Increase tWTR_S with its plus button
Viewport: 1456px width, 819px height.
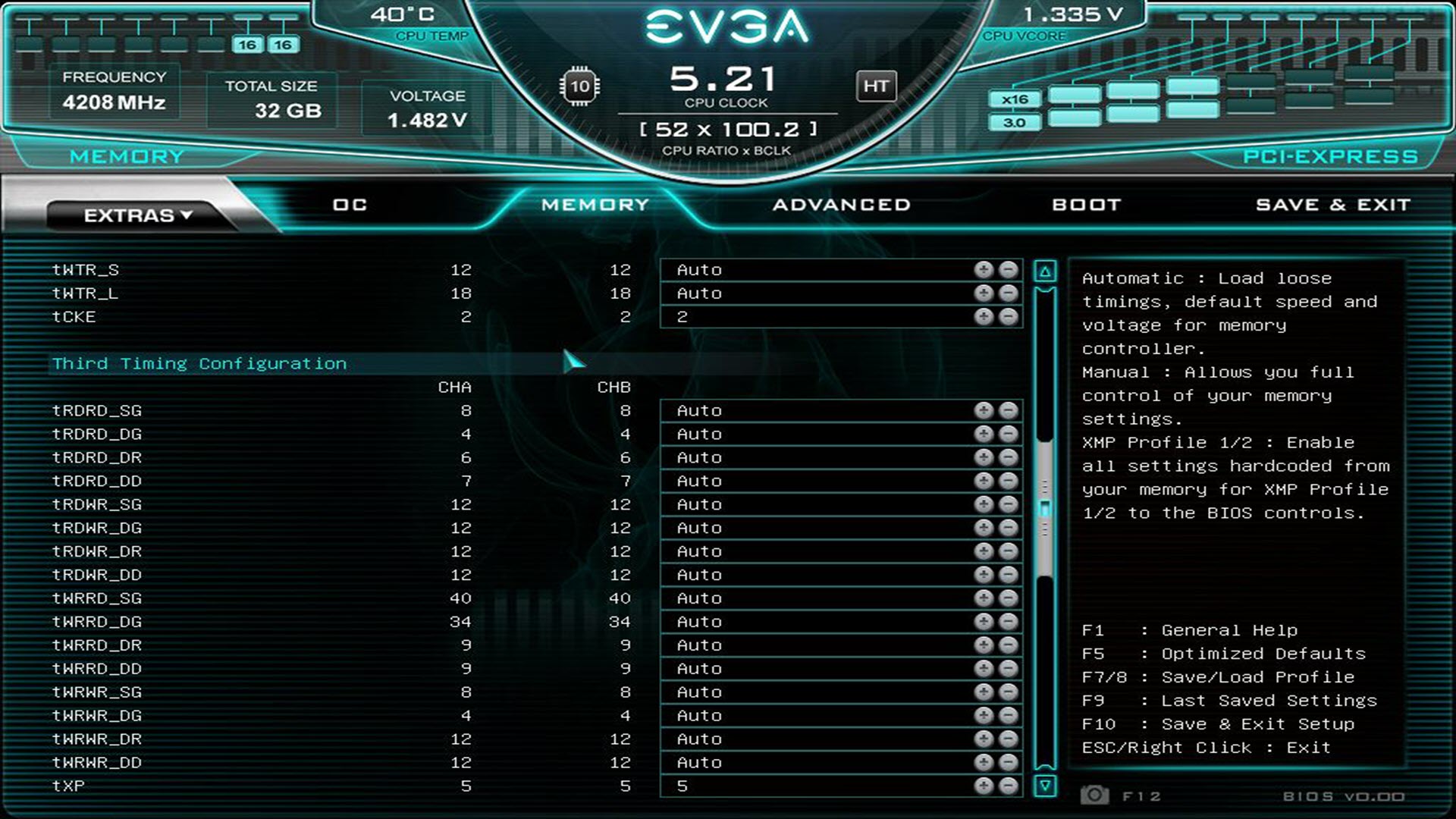(x=984, y=270)
